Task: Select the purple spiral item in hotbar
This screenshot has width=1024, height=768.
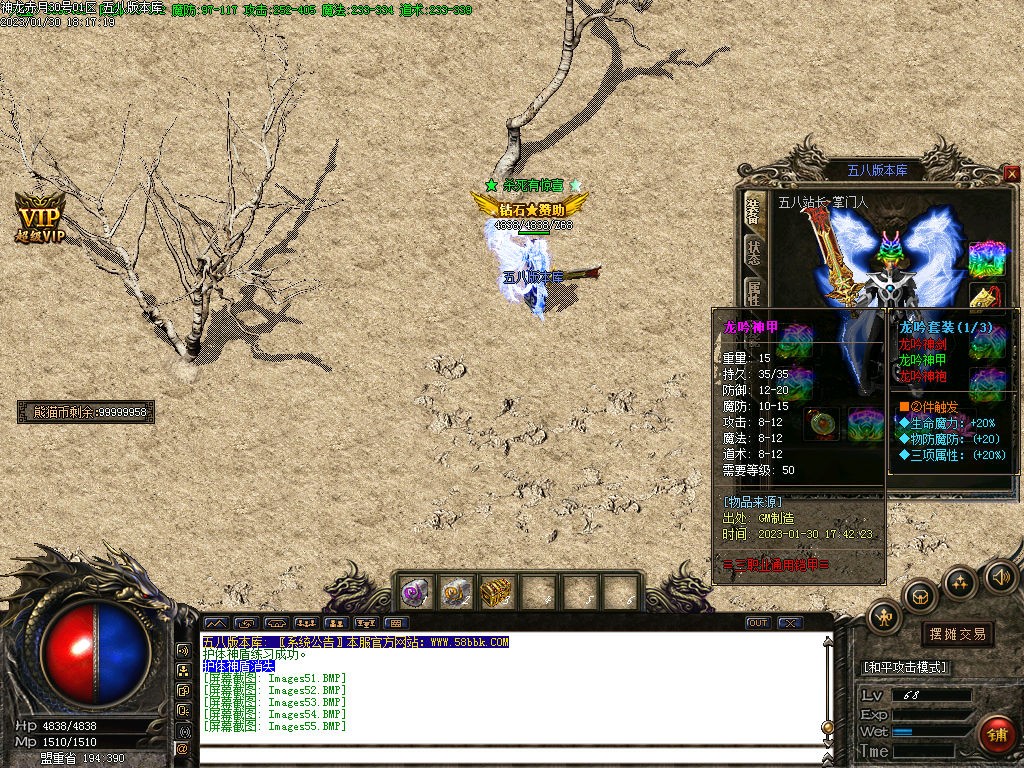Action: click(x=415, y=593)
